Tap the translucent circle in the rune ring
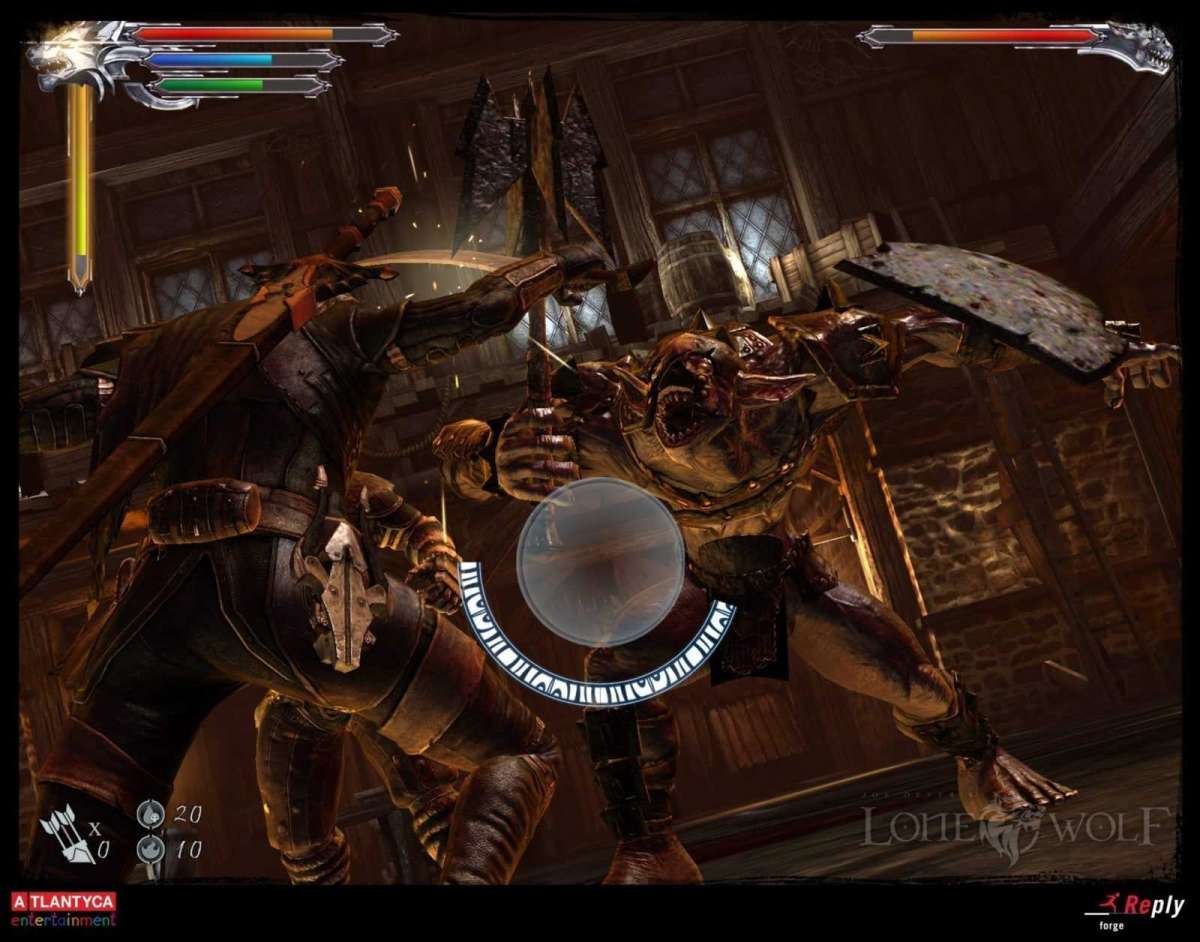Viewport: 1200px width, 942px height. [600, 561]
